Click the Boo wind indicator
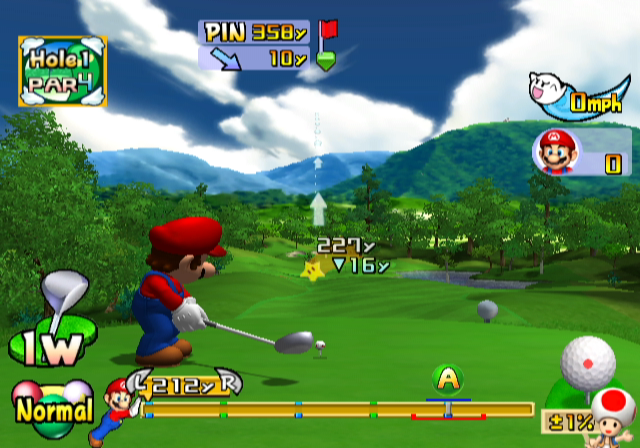The height and width of the screenshot is (448, 640). pyautogui.click(x=552, y=92)
